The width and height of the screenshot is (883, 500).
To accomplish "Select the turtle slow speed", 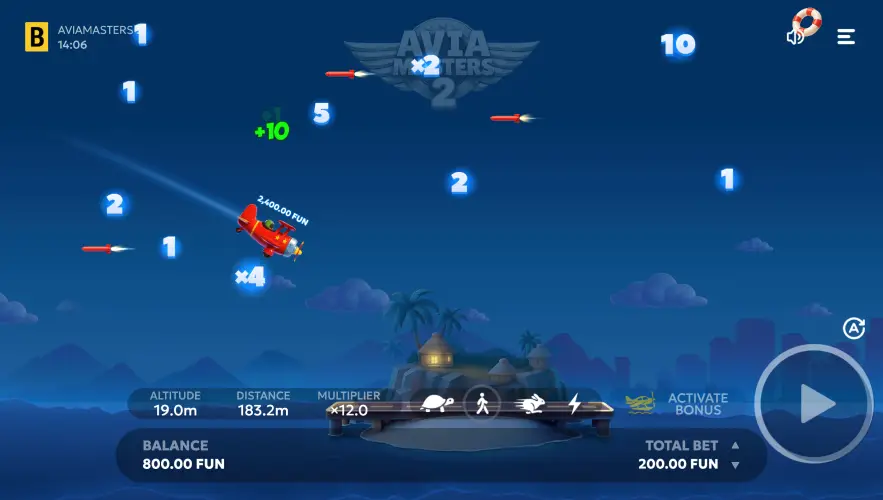I will pos(436,404).
